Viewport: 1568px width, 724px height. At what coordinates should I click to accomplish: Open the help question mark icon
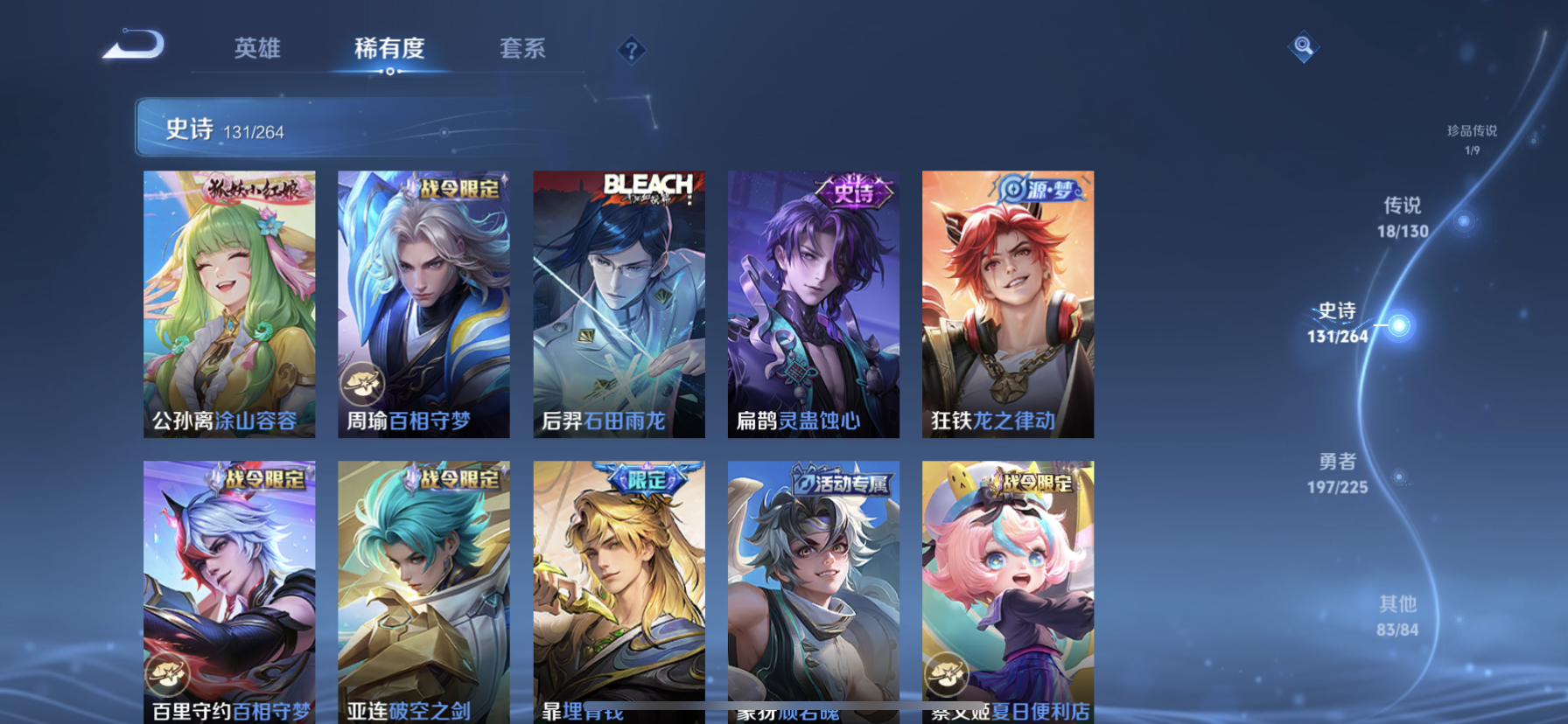click(630, 50)
